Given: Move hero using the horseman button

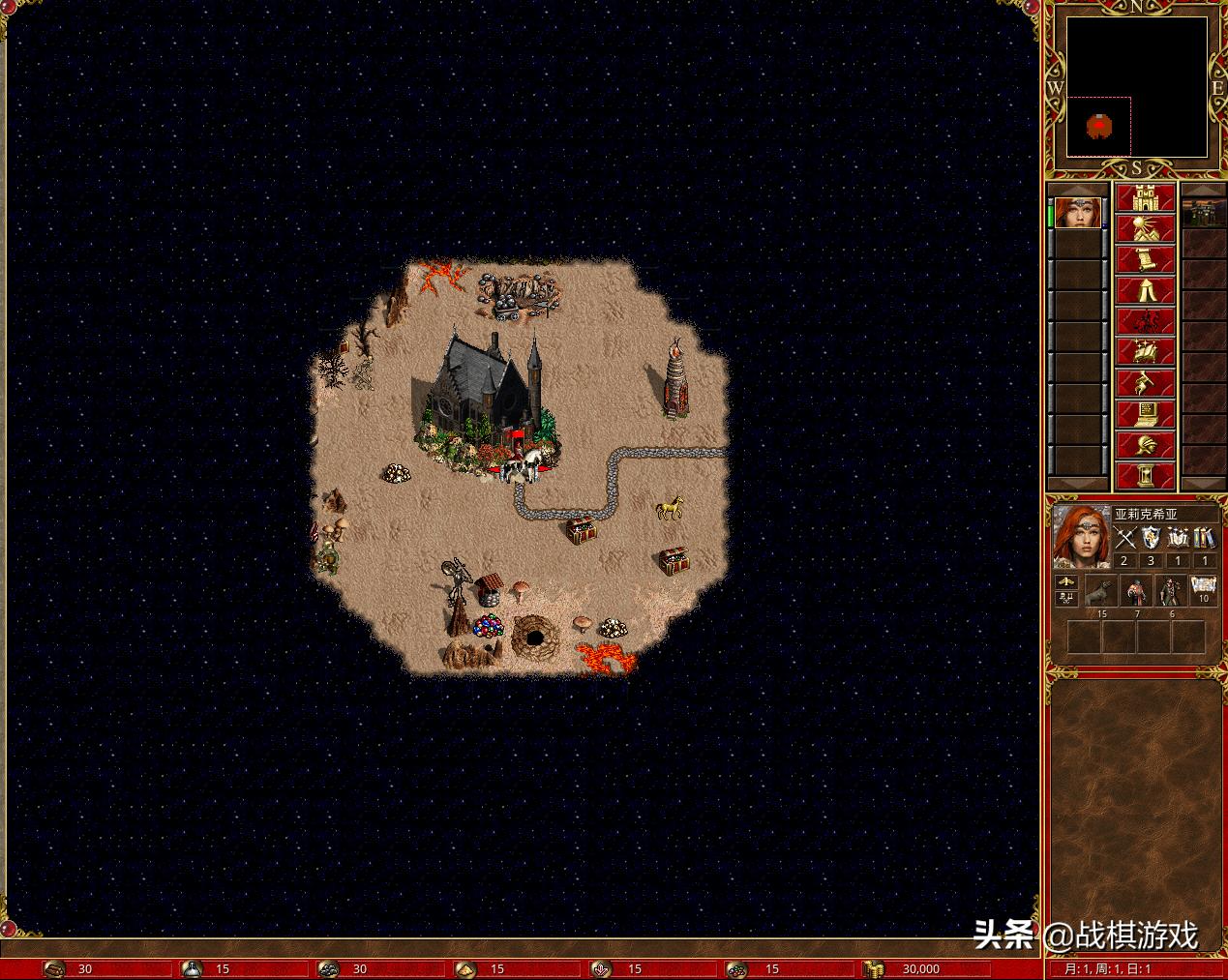Looking at the screenshot, I should tap(1146, 321).
